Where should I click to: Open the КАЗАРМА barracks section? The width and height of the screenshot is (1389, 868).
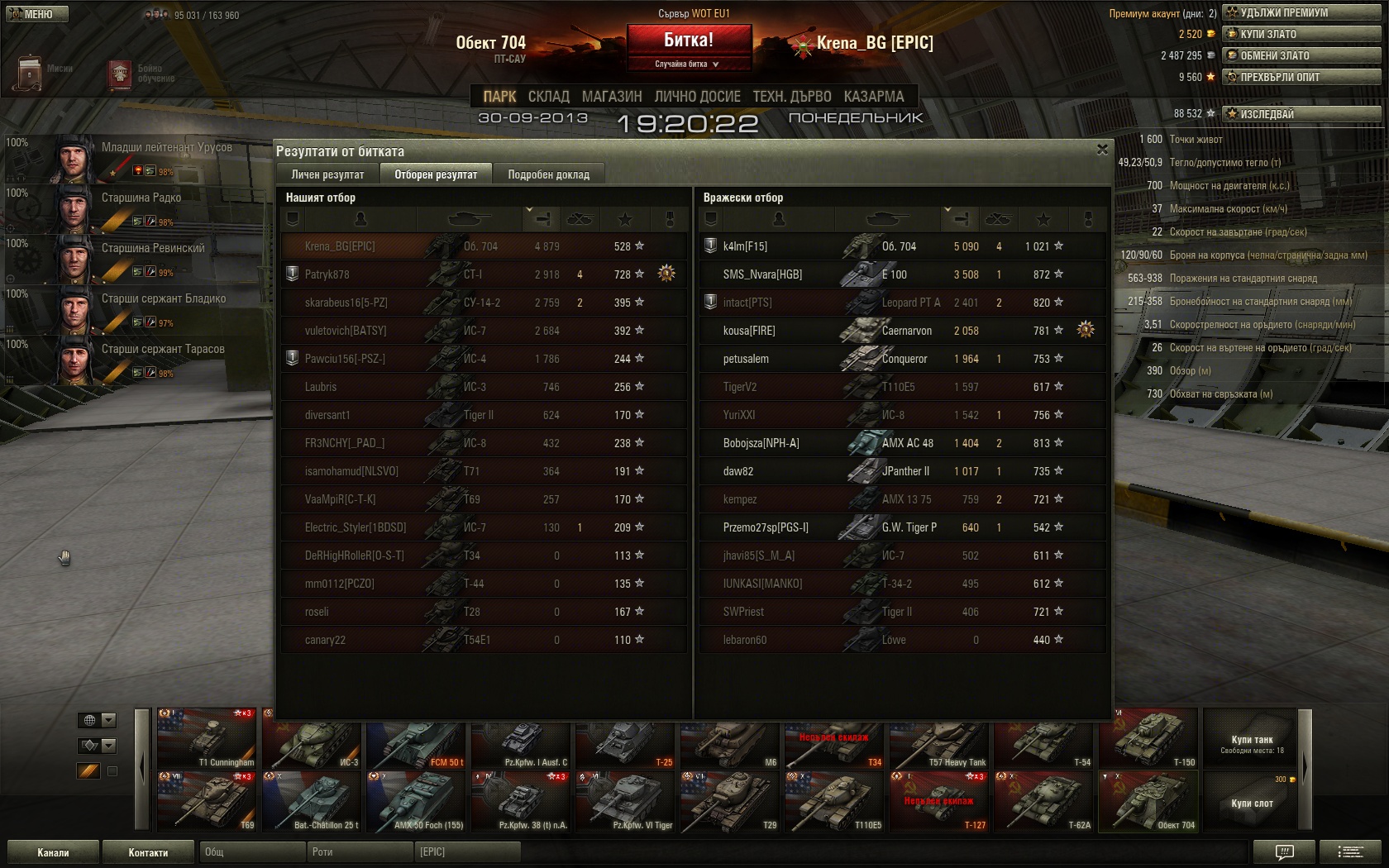click(x=874, y=97)
